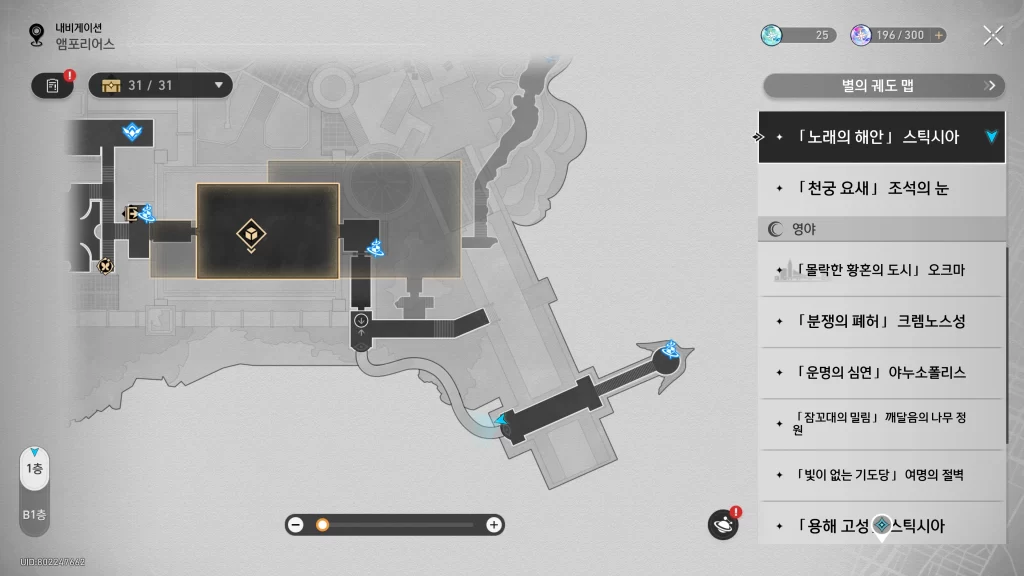
Task: Select the highlighted 「노래의 해안」 스틱시아 entry
Action: (x=881, y=137)
